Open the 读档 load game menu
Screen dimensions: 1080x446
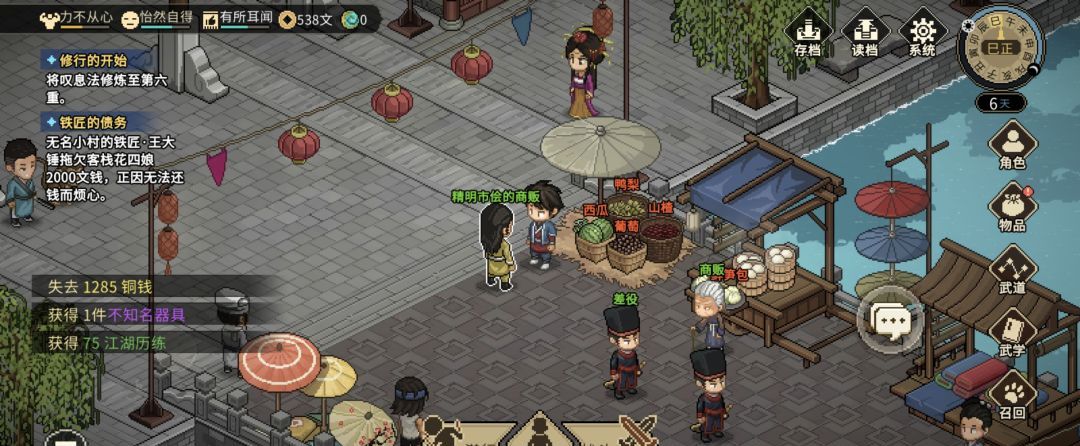[865, 34]
